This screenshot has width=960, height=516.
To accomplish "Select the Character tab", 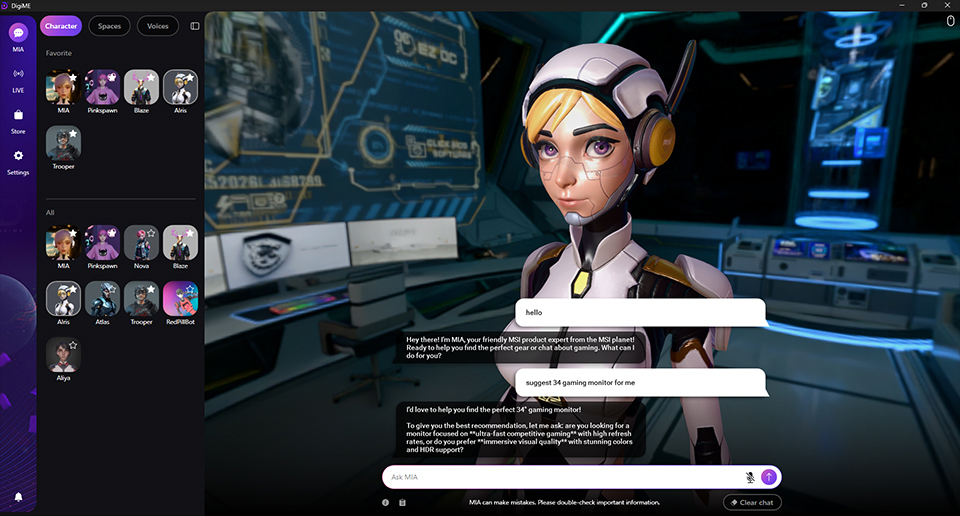I will (x=61, y=26).
